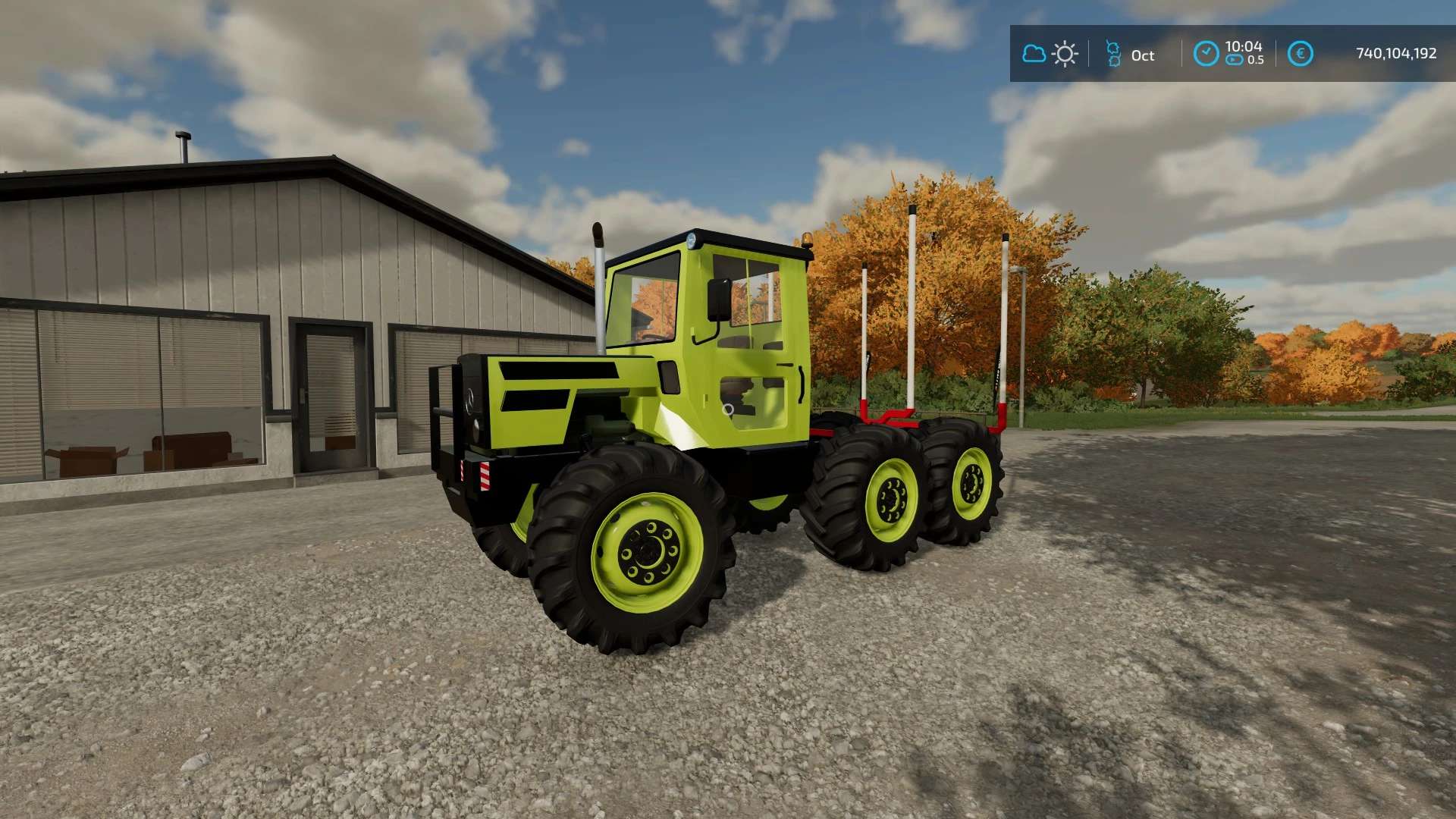
Task: Click the euro currency icon
Action: click(1300, 54)
